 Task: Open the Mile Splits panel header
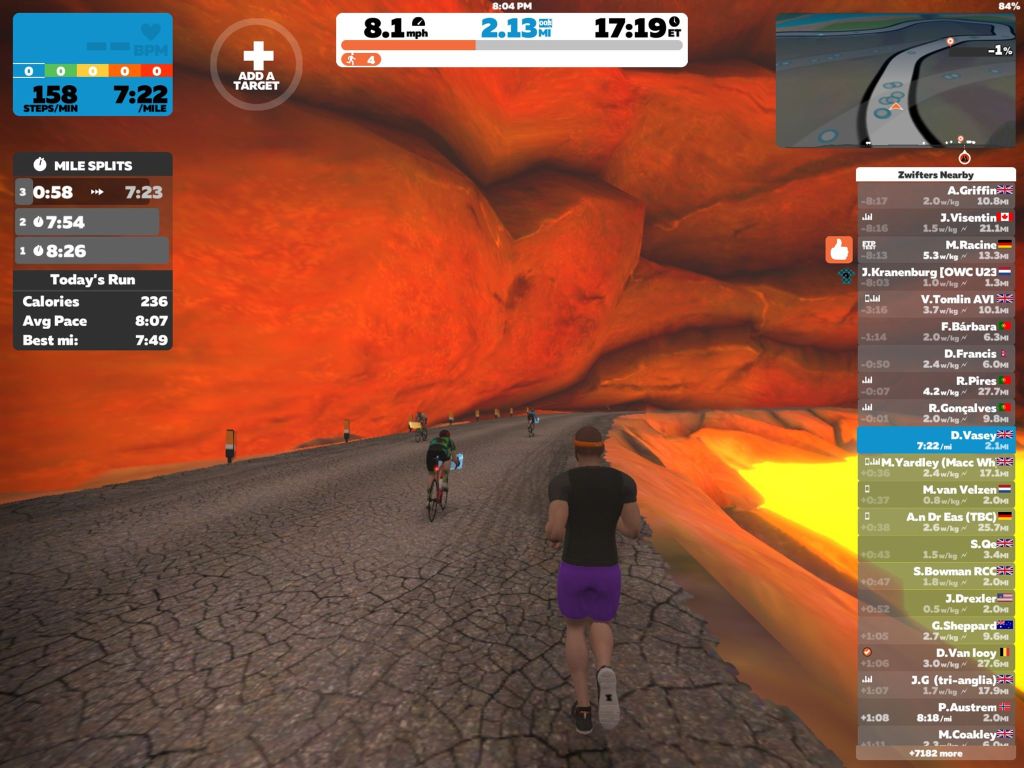point(92,165)
